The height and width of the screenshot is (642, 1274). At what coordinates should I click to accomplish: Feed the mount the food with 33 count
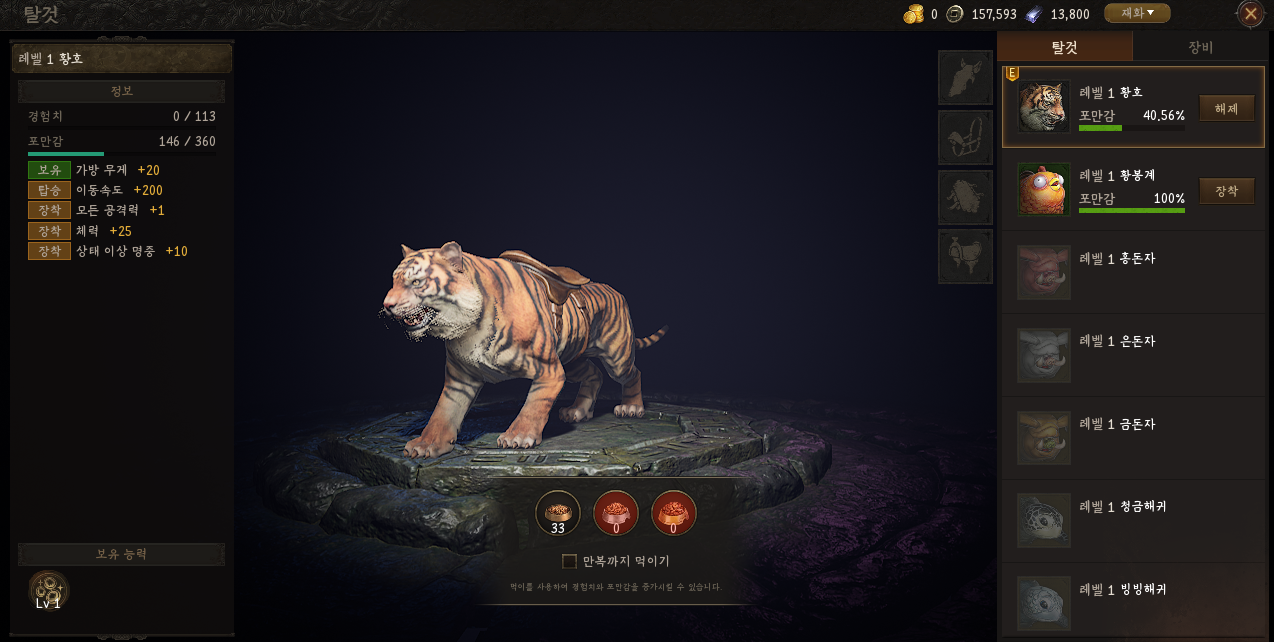(558, 513)
